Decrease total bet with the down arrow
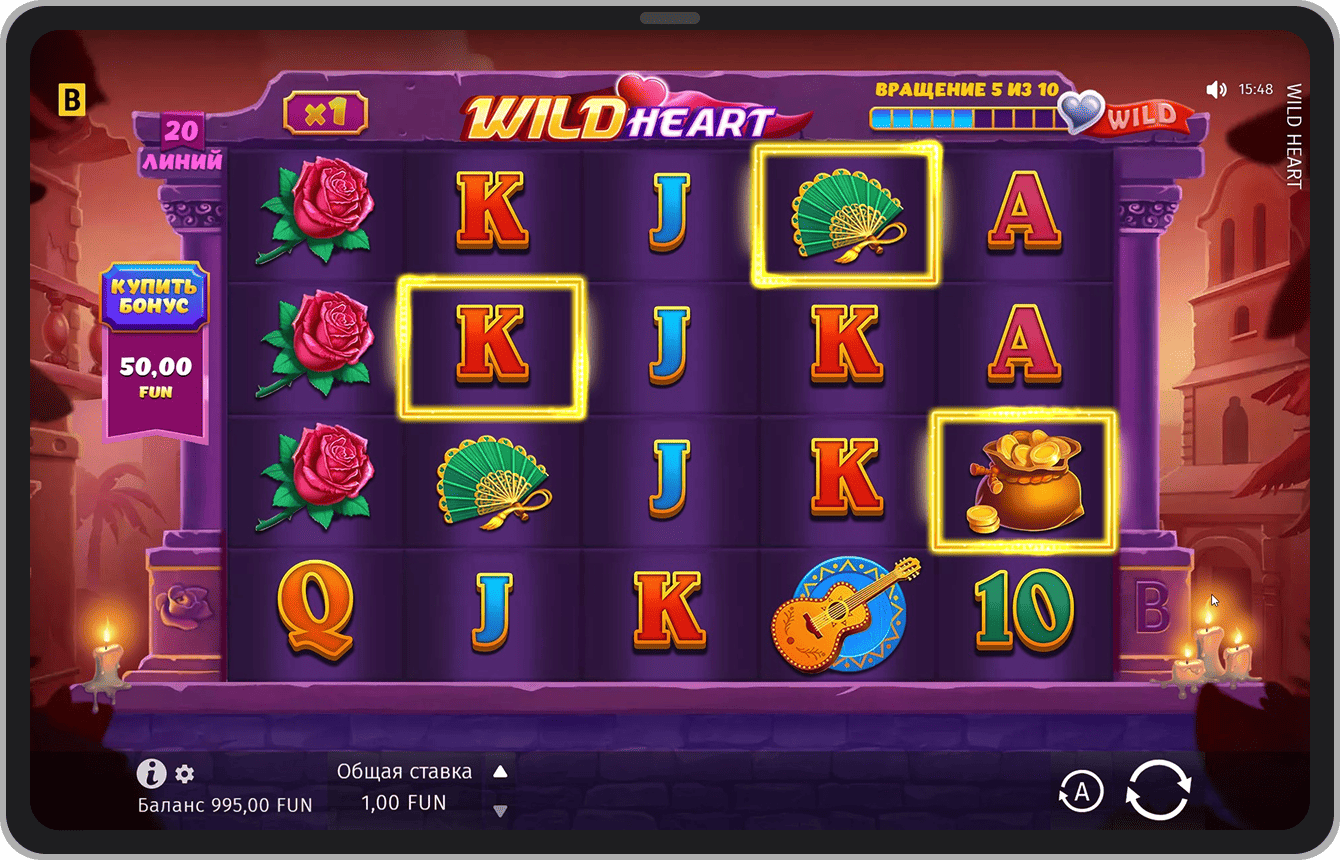1340x860 pixels. point(501,810)
